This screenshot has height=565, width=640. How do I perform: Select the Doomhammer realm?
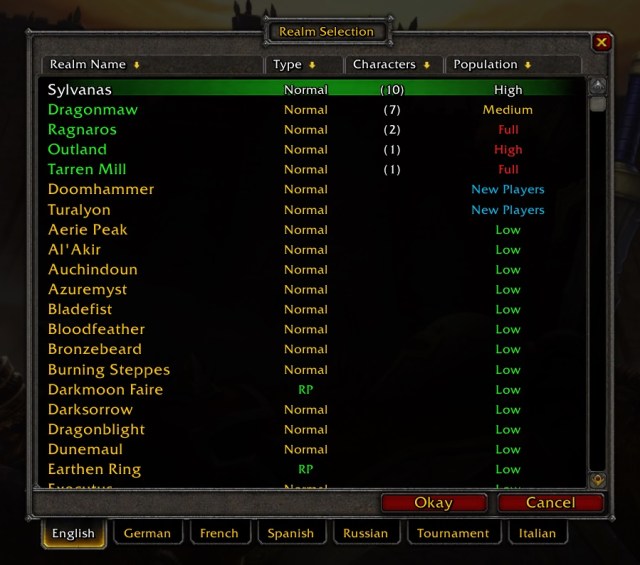pos(101,190)
